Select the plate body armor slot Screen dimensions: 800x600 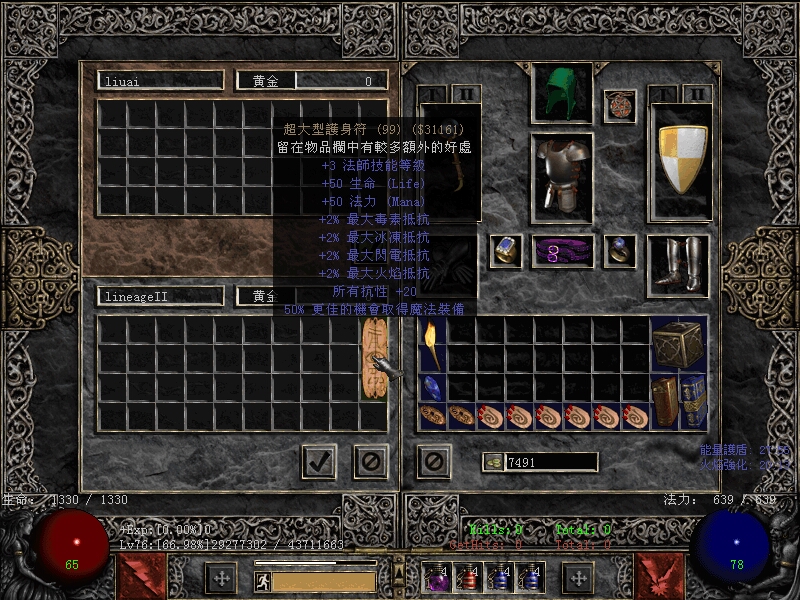pos(561,175)
